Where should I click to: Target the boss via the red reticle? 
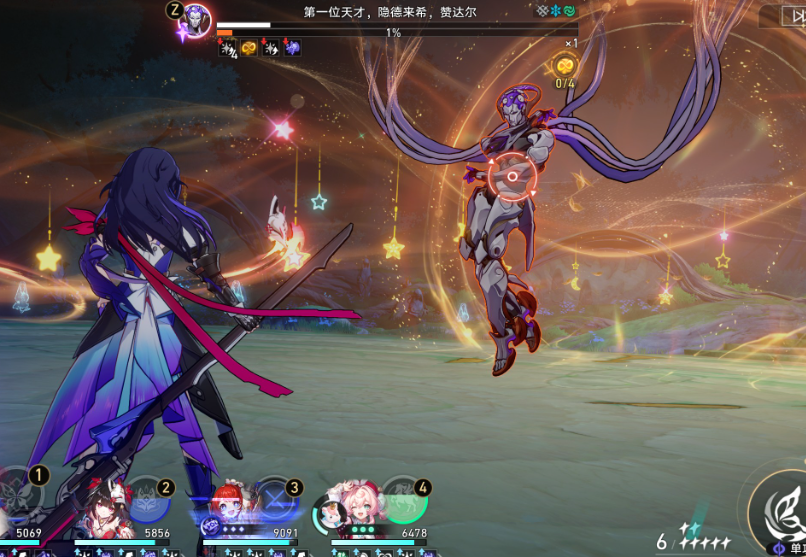(511, 178)
